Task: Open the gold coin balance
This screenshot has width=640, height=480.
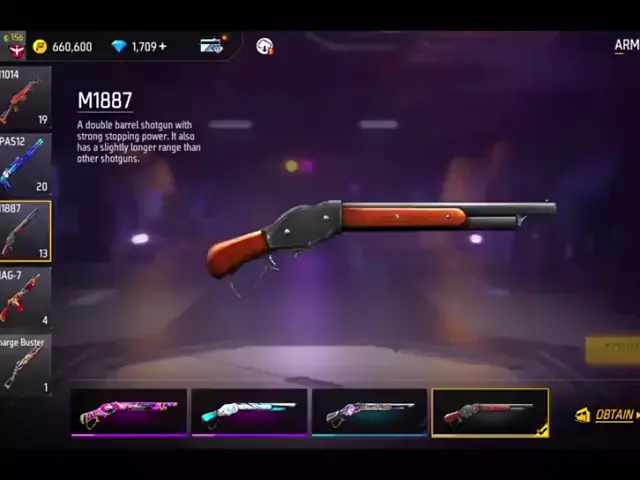Action: (x=62, y=46)
